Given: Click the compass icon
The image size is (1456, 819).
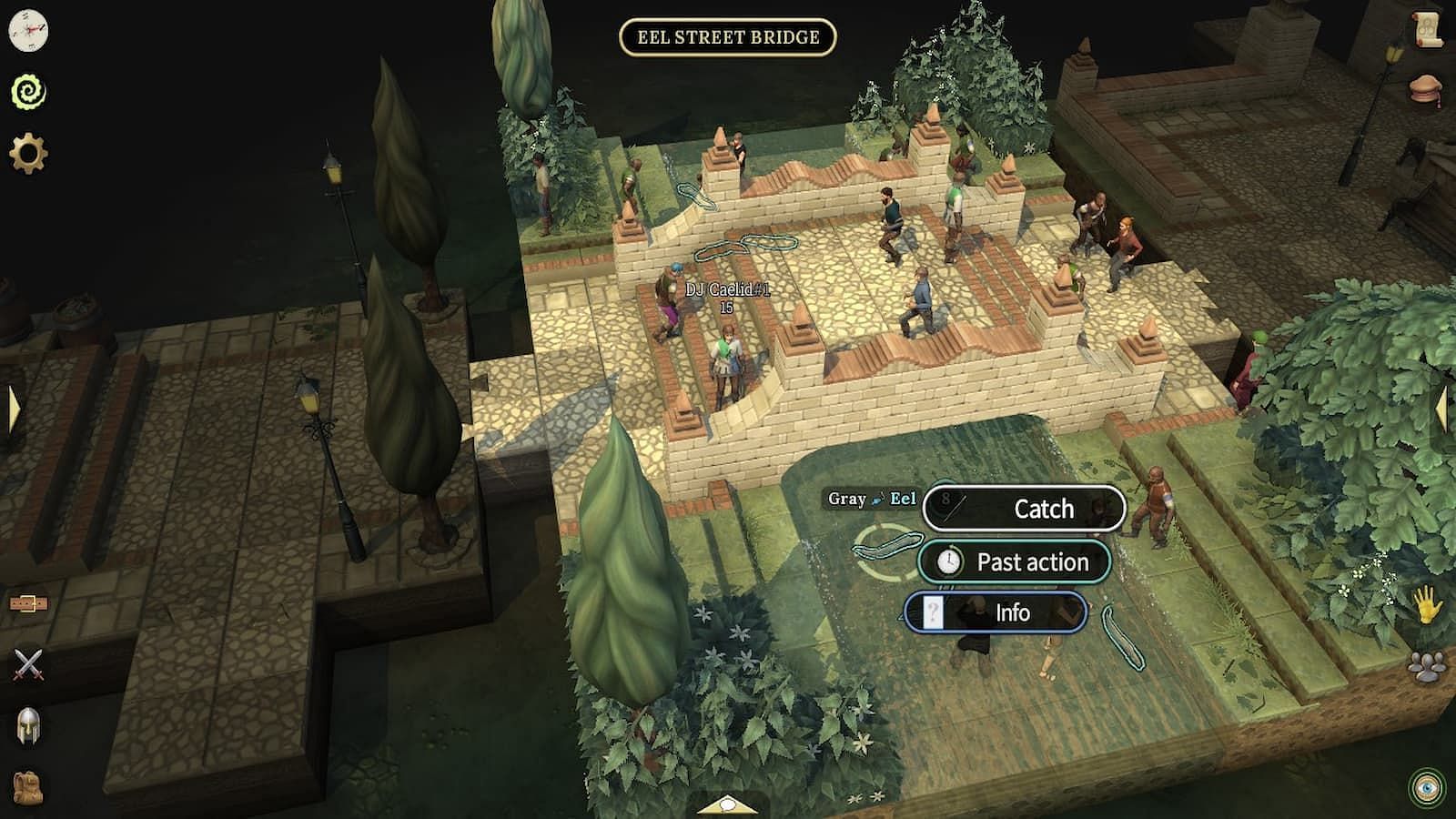Looking at the screenshot, I should point(28,31).
